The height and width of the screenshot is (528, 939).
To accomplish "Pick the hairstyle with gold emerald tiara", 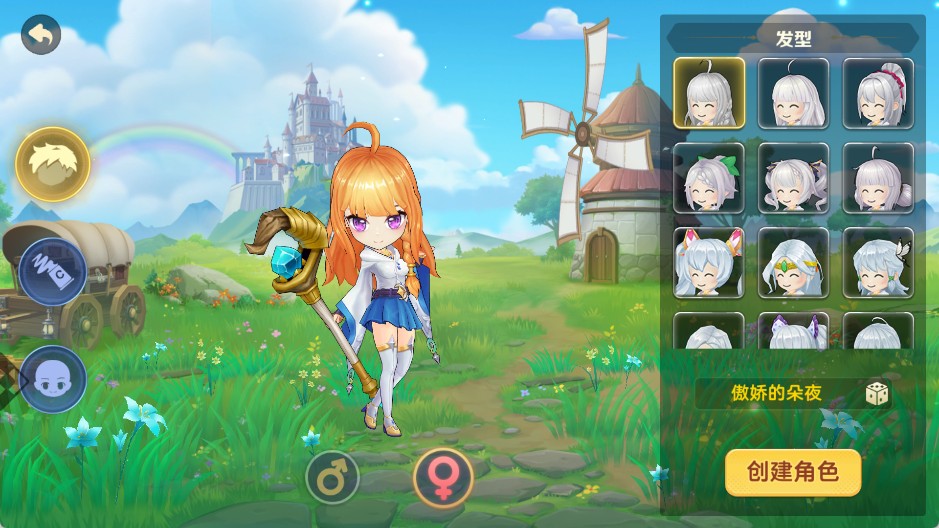I will pos(794,263).
